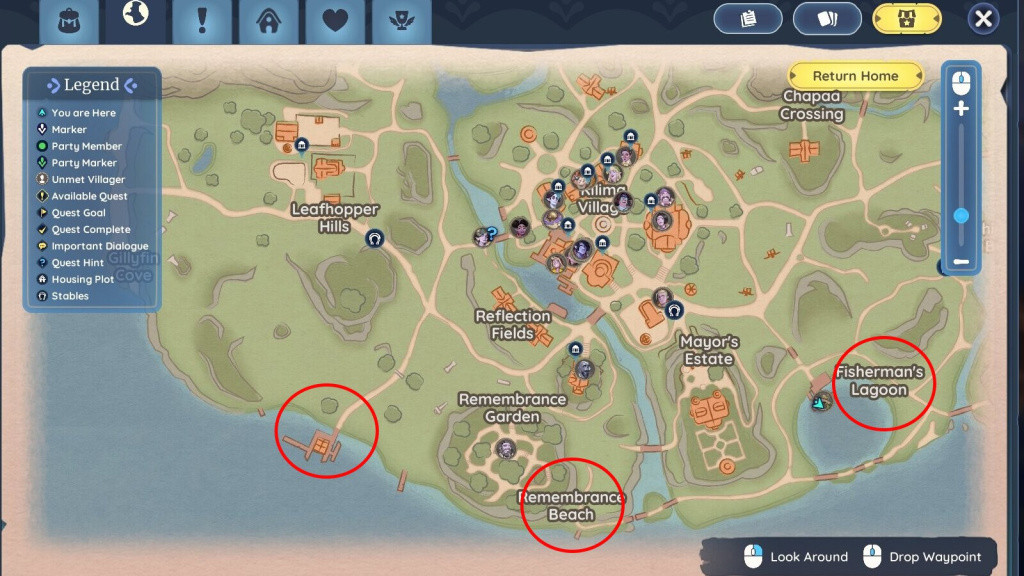Select the stables marker above Mayor's Estate

[x=674, y=311]
